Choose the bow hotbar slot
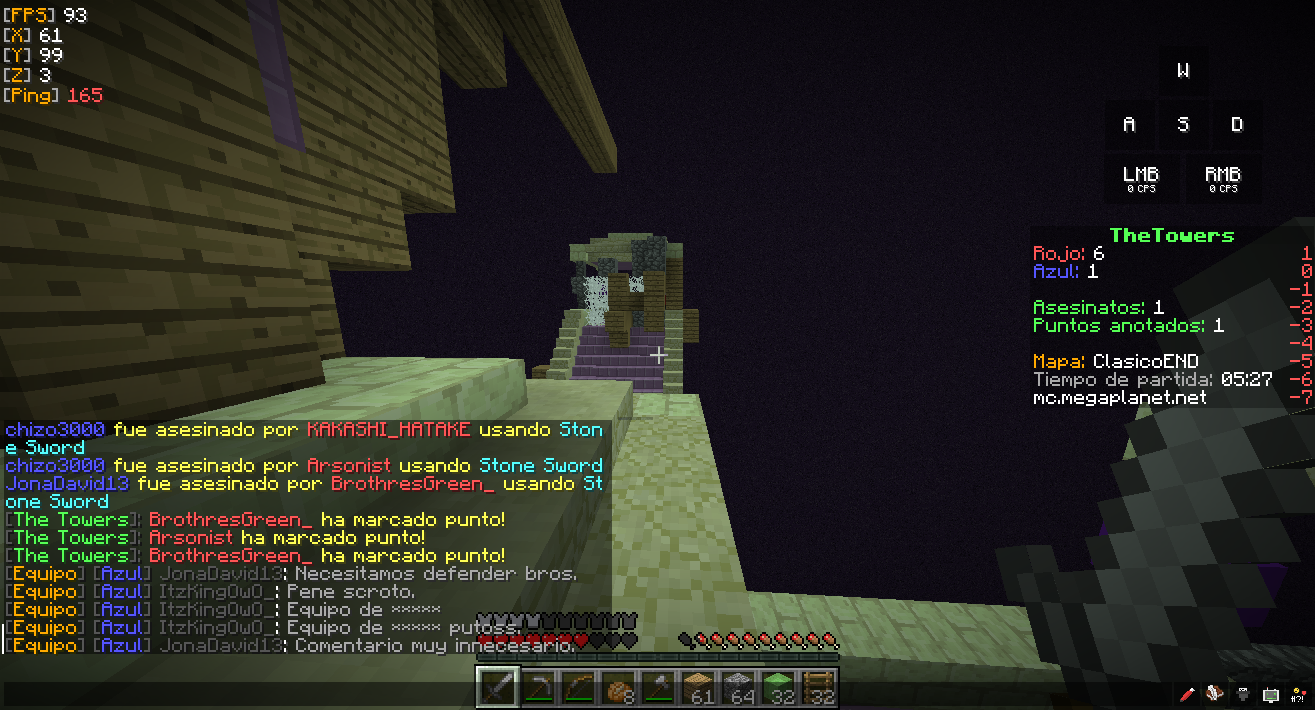This screenshot has width=1315, height=710. coord(578,688)
